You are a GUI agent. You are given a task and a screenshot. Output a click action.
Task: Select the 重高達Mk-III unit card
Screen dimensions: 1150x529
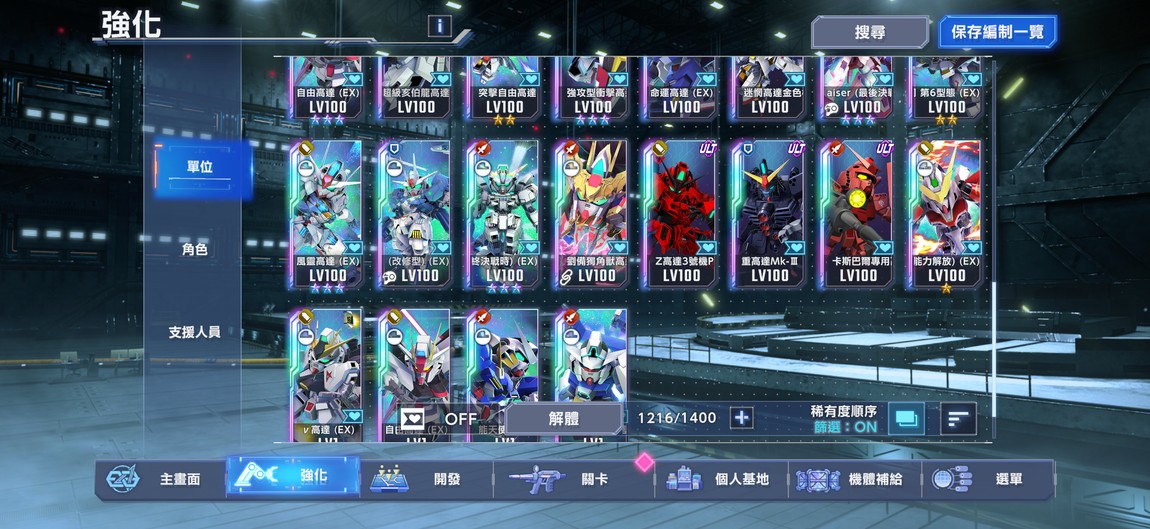[769, 215]
